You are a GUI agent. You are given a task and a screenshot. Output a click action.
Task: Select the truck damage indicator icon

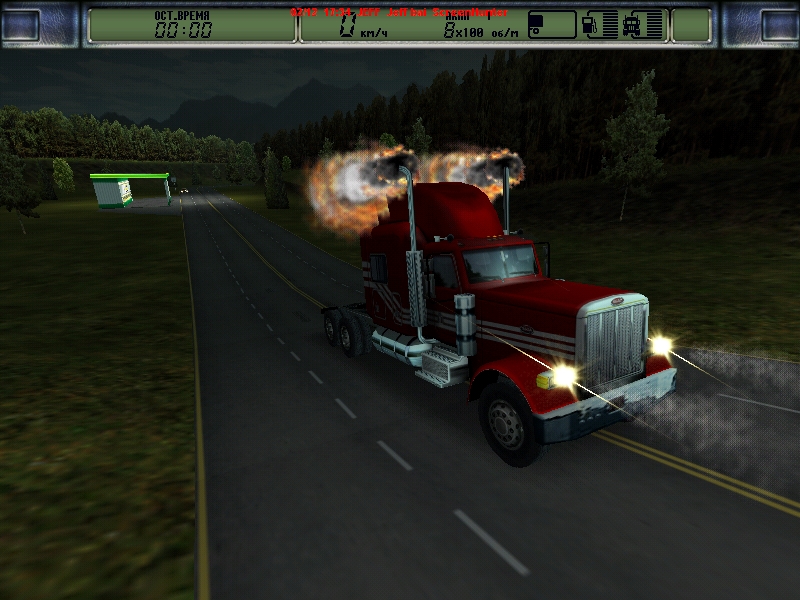point(645,25)
